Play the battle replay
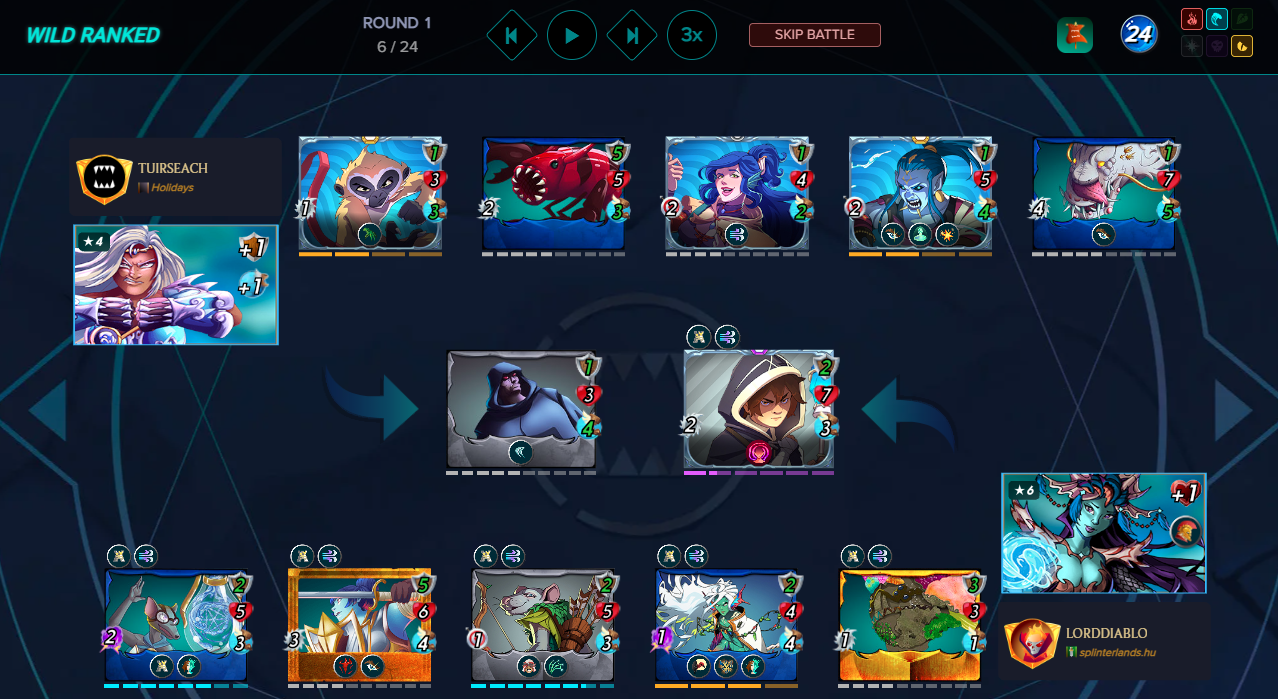 [x=572, y=36]
